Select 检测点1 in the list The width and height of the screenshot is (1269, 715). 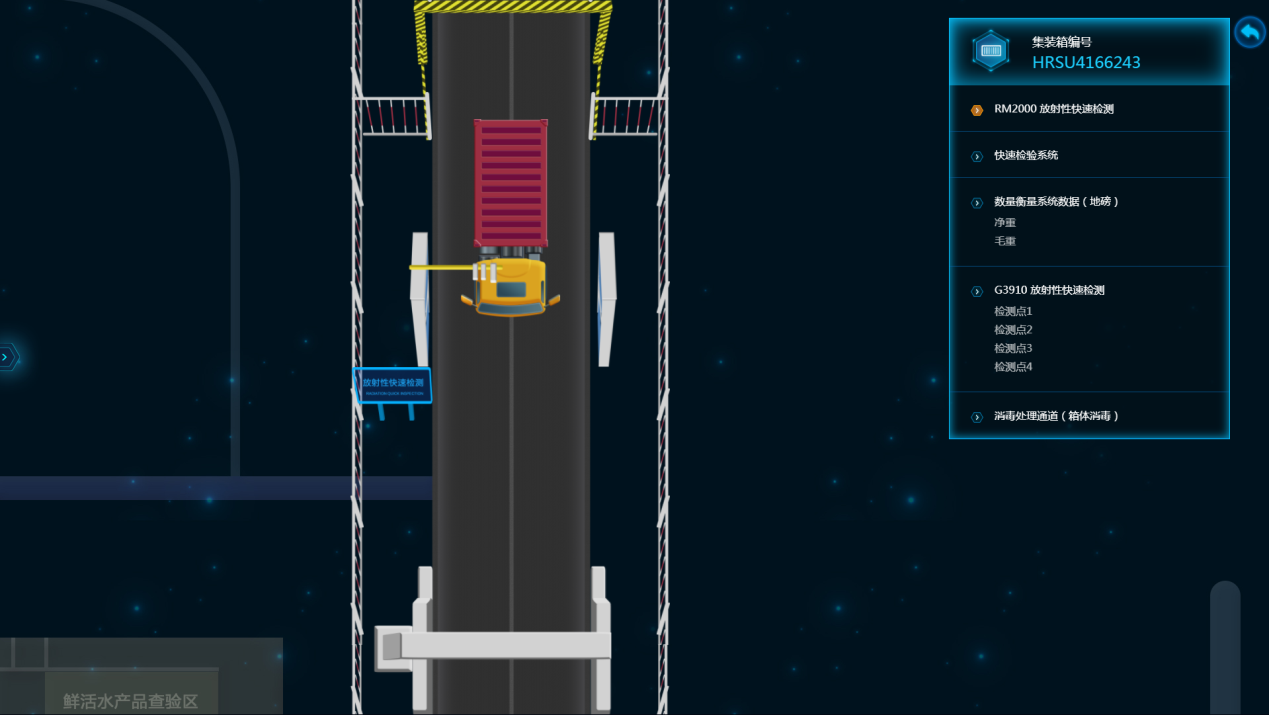[1013, 311]
